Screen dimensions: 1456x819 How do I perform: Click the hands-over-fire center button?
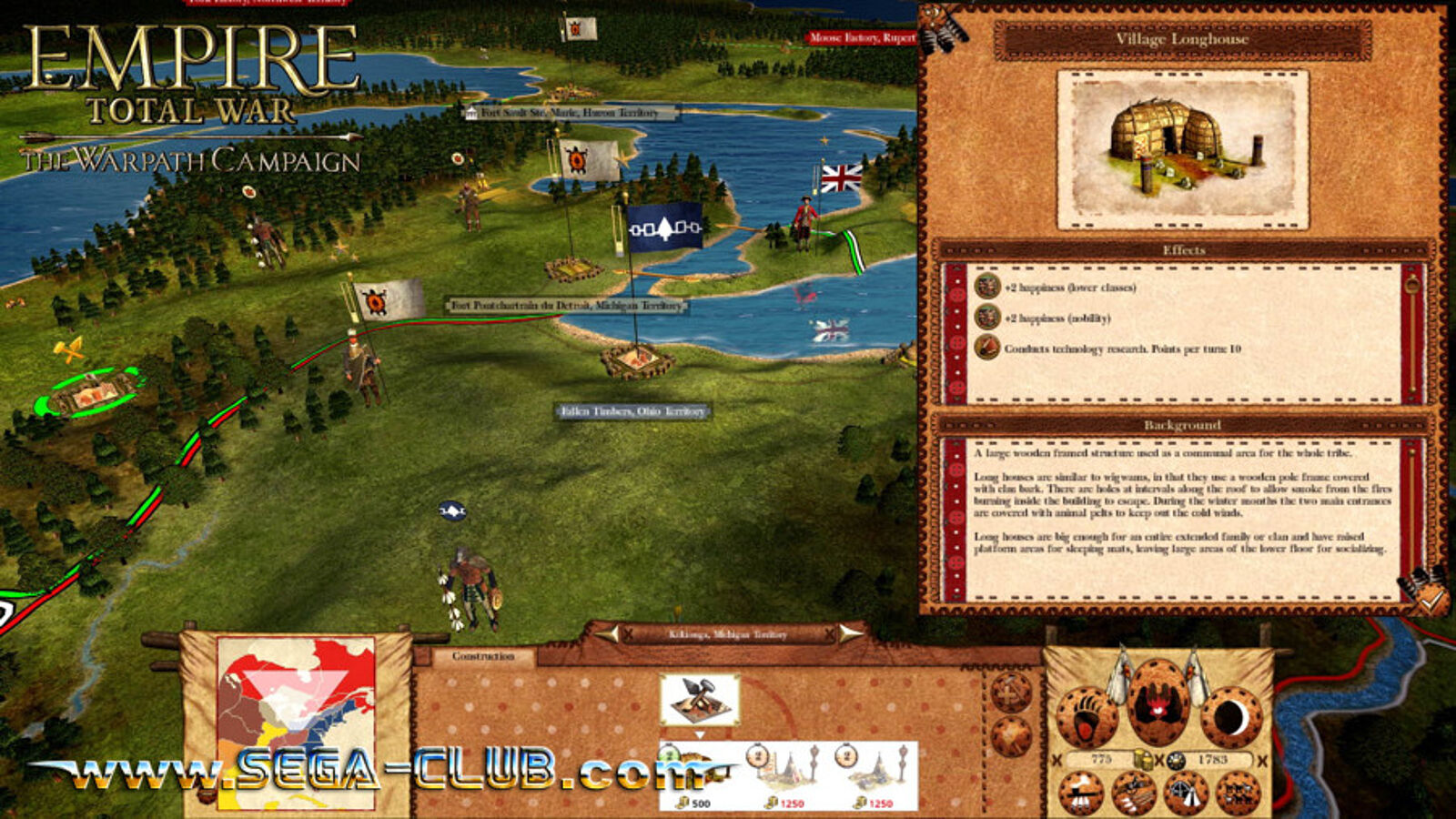1158,702
